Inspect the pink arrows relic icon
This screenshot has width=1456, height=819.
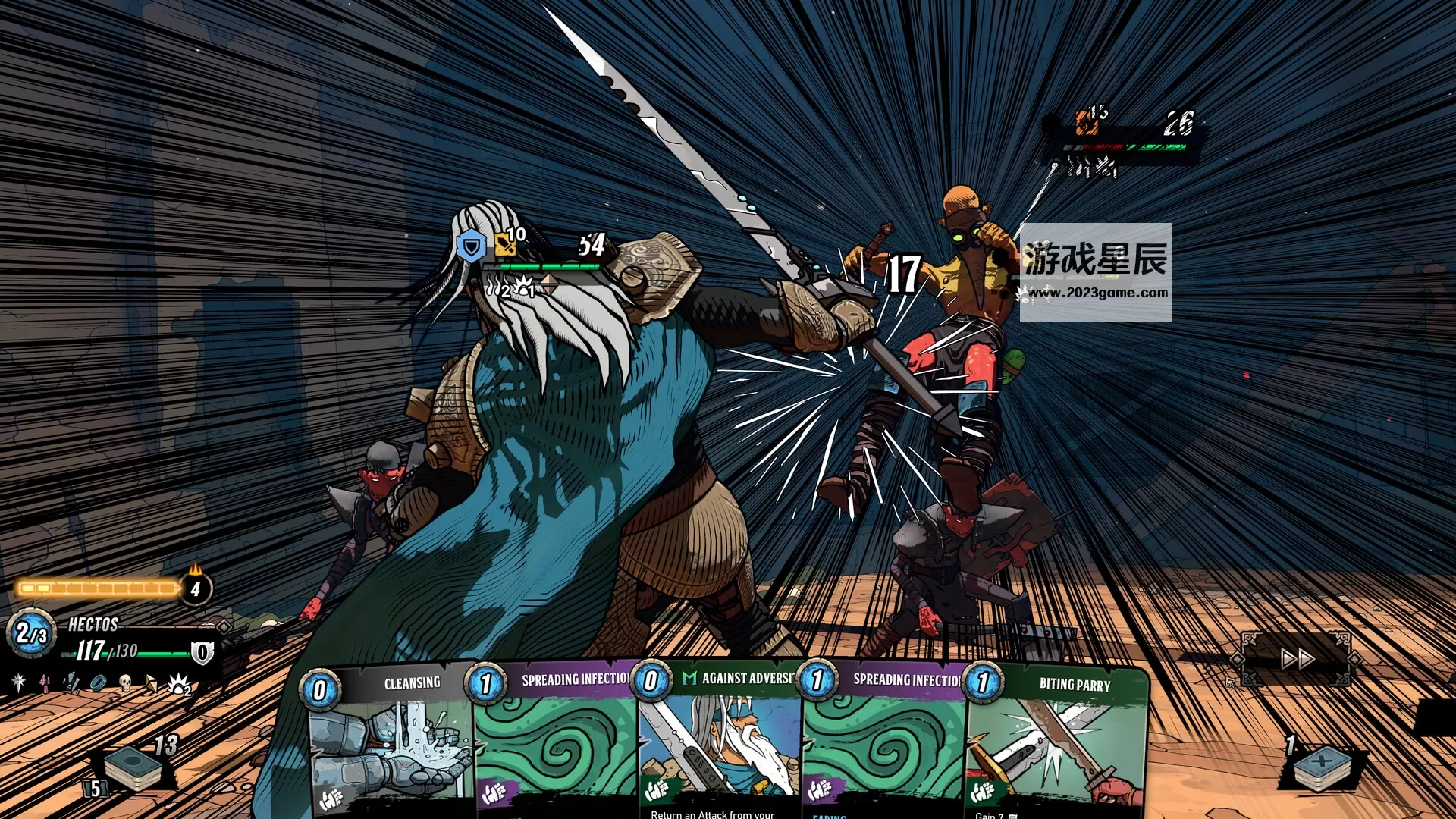point(45,683)
